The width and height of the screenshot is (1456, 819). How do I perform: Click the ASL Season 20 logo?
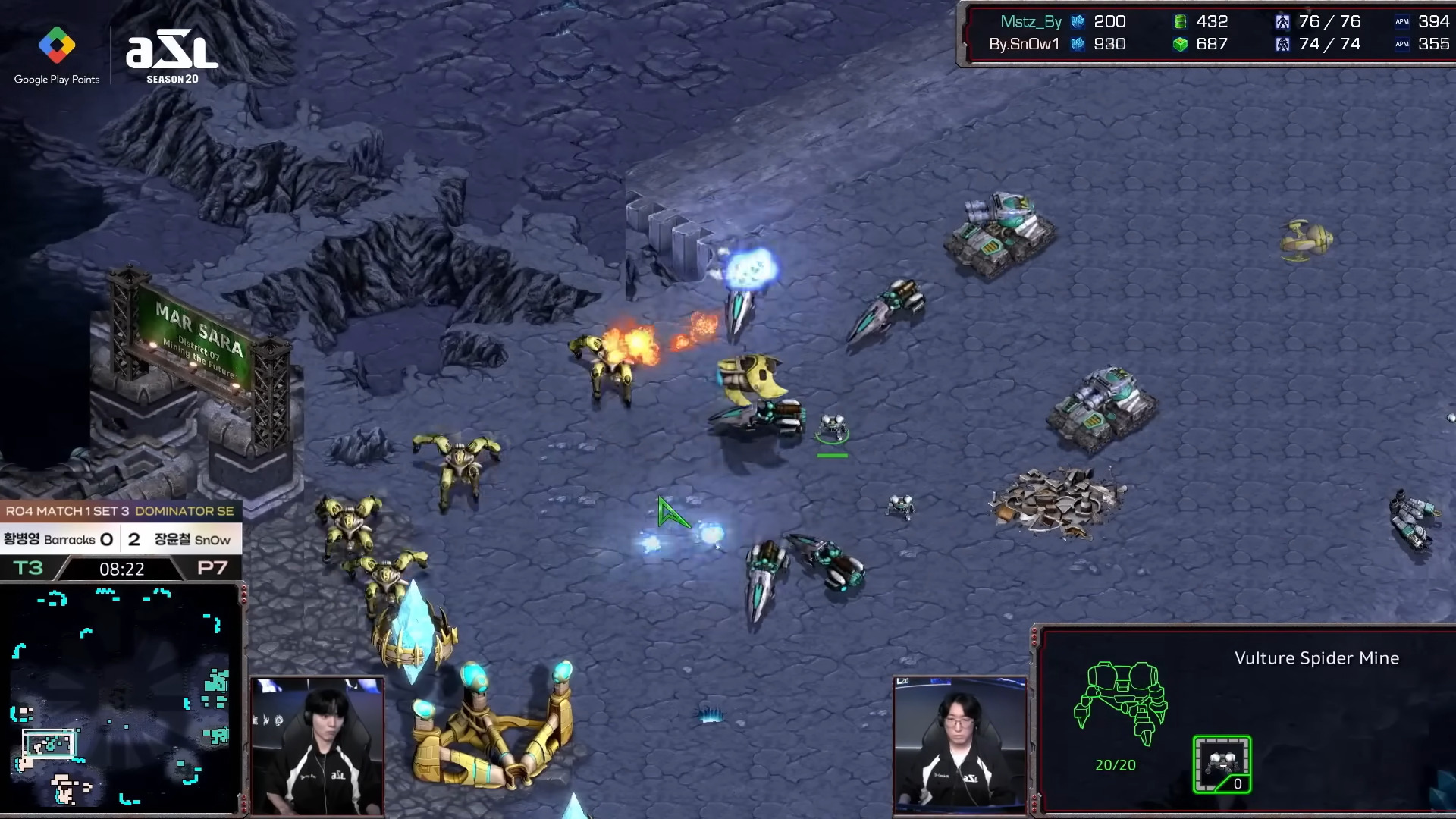coord(172,58)
